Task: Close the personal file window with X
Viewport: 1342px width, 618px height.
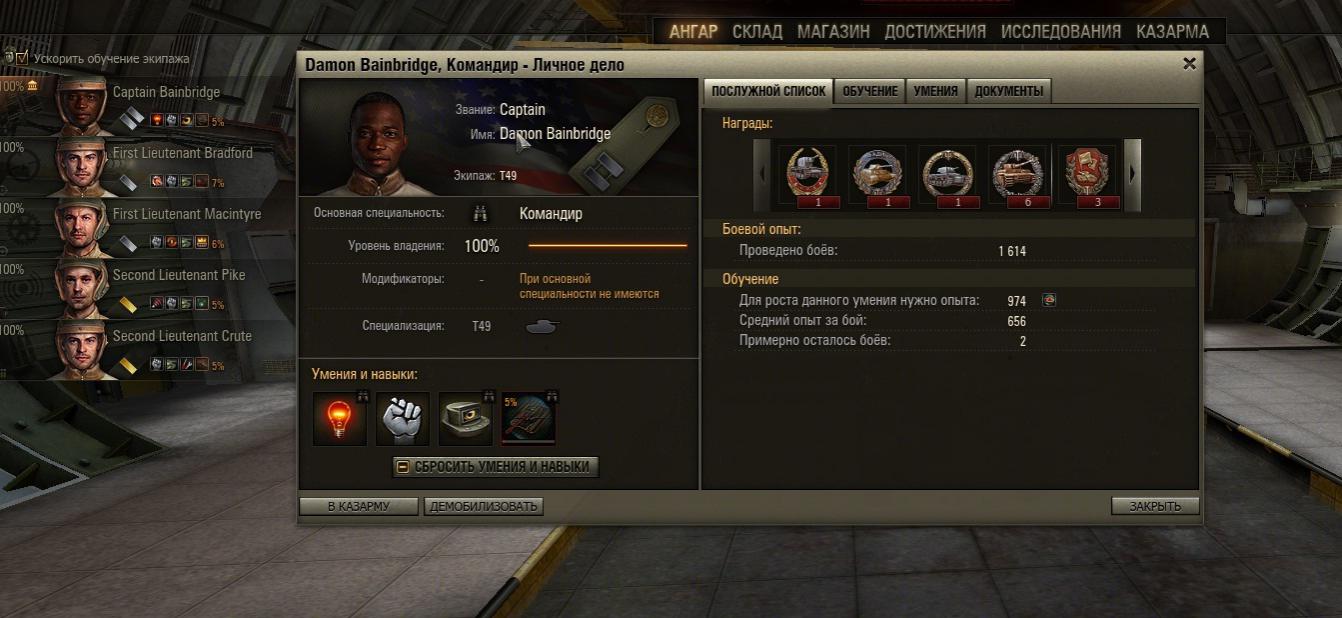Action: coord(1189,64)
